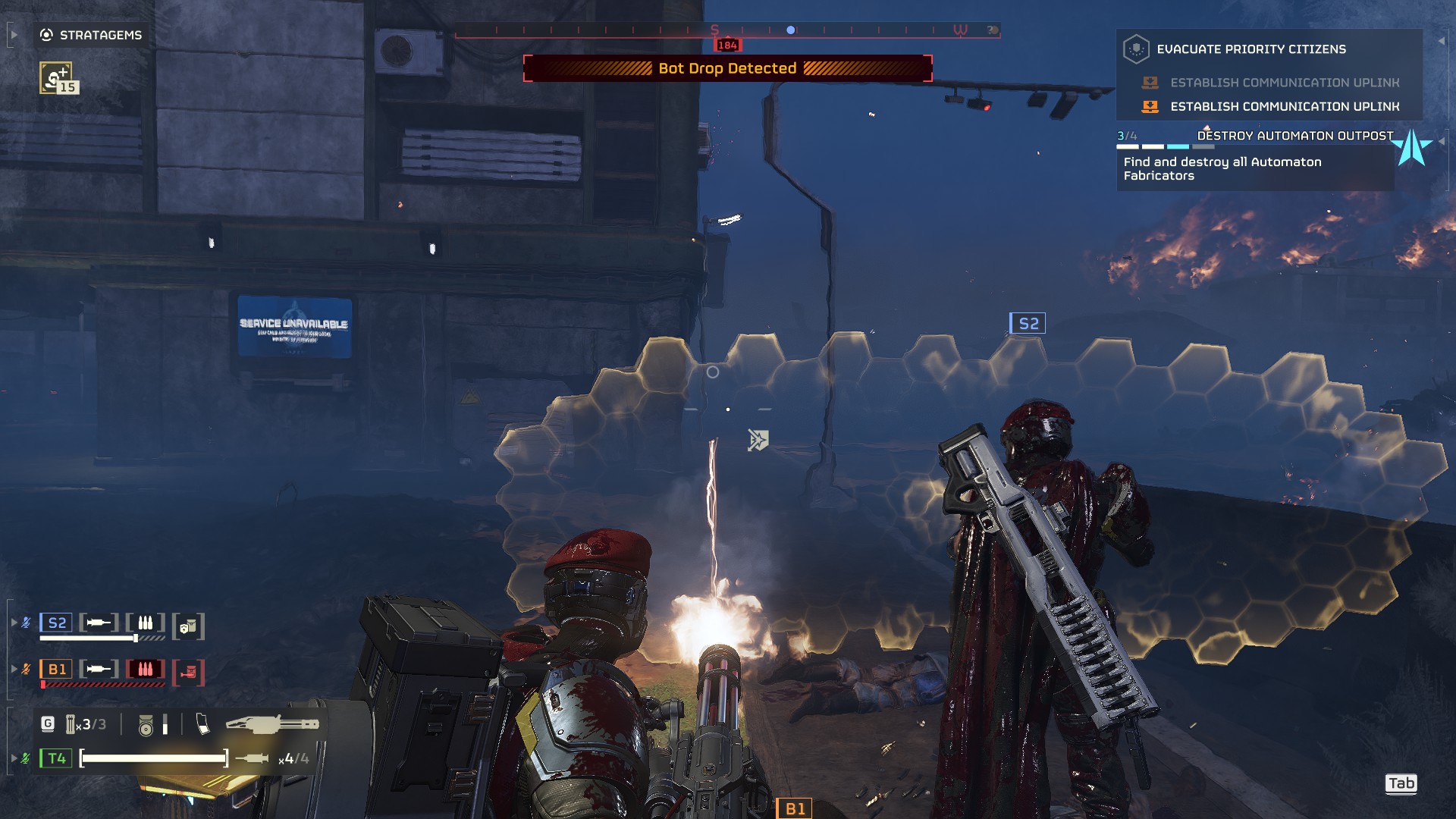Select the highlighted Establish Communication Uplink step

pos(1284,107)
